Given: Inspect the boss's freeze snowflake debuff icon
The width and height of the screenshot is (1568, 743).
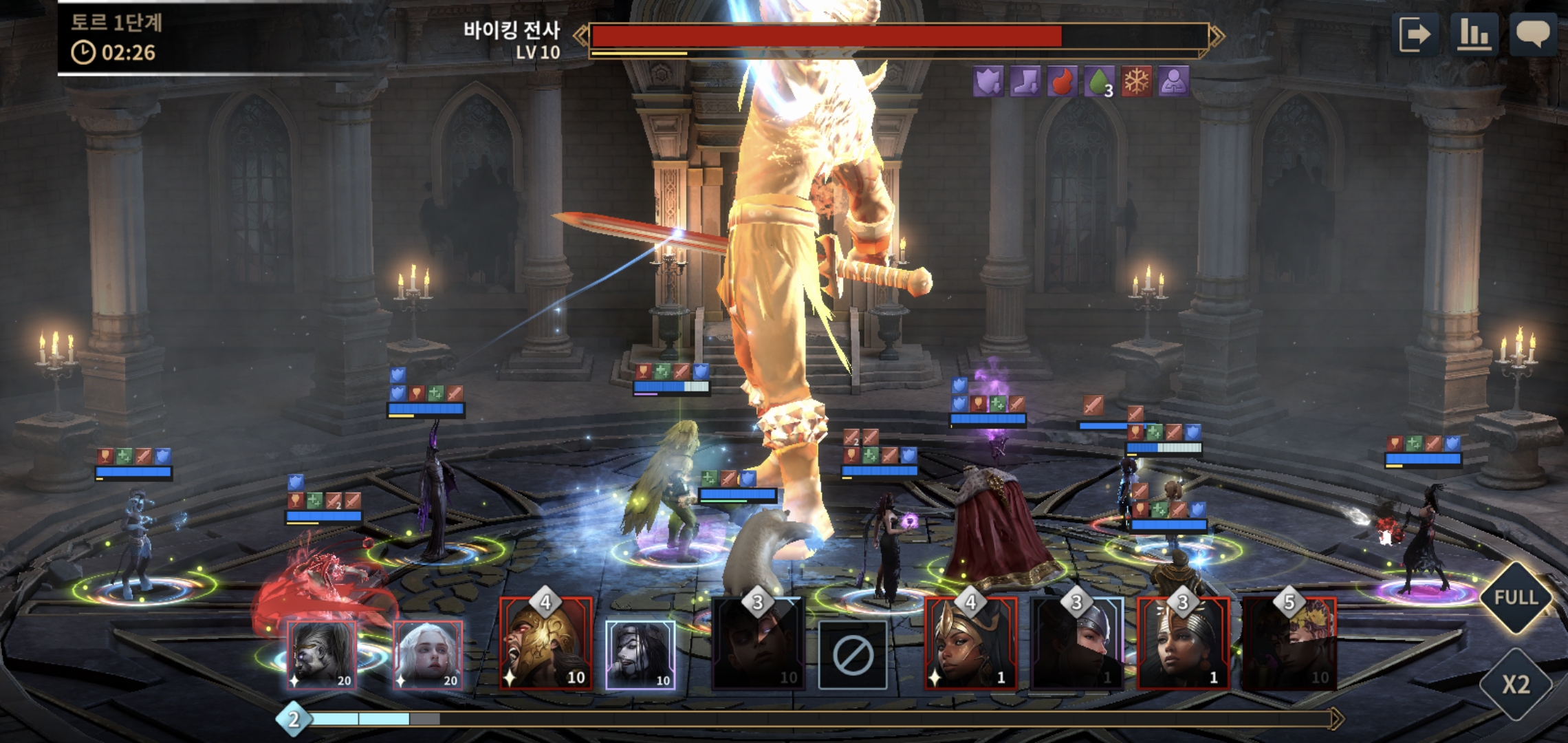Looking at the screenshot, I should pyautogui.click(x=1136, y=82).
